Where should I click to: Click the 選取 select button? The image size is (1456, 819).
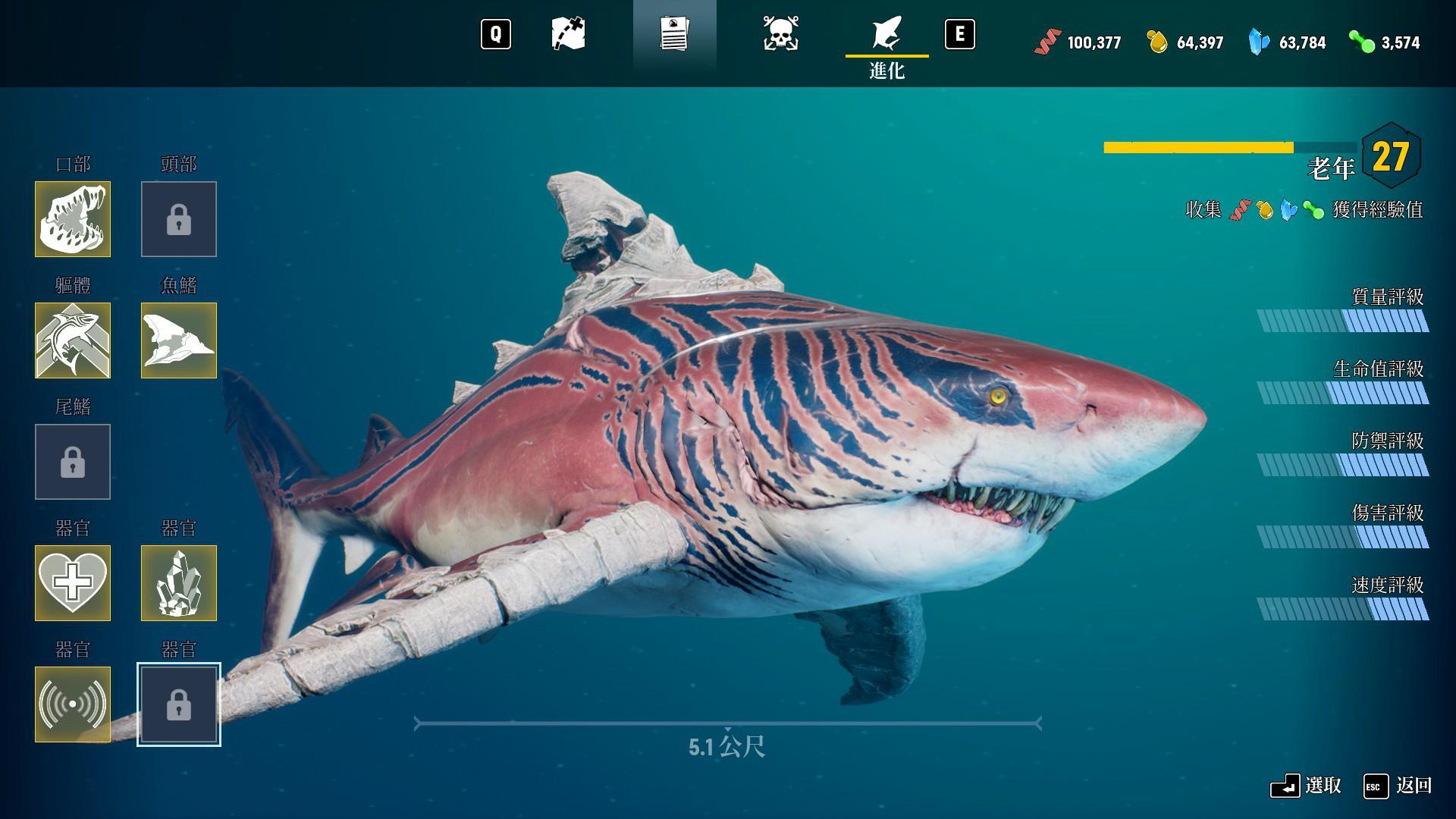point(1306,786)
